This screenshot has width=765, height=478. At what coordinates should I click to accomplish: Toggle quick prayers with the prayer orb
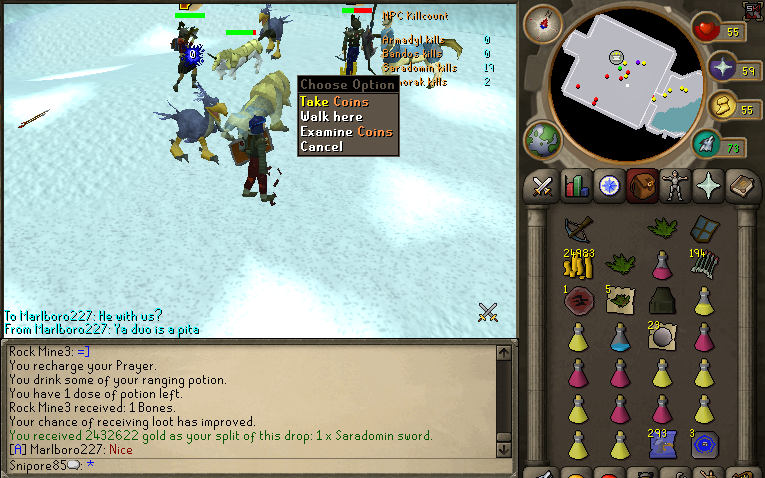click(x=723, y=68)
